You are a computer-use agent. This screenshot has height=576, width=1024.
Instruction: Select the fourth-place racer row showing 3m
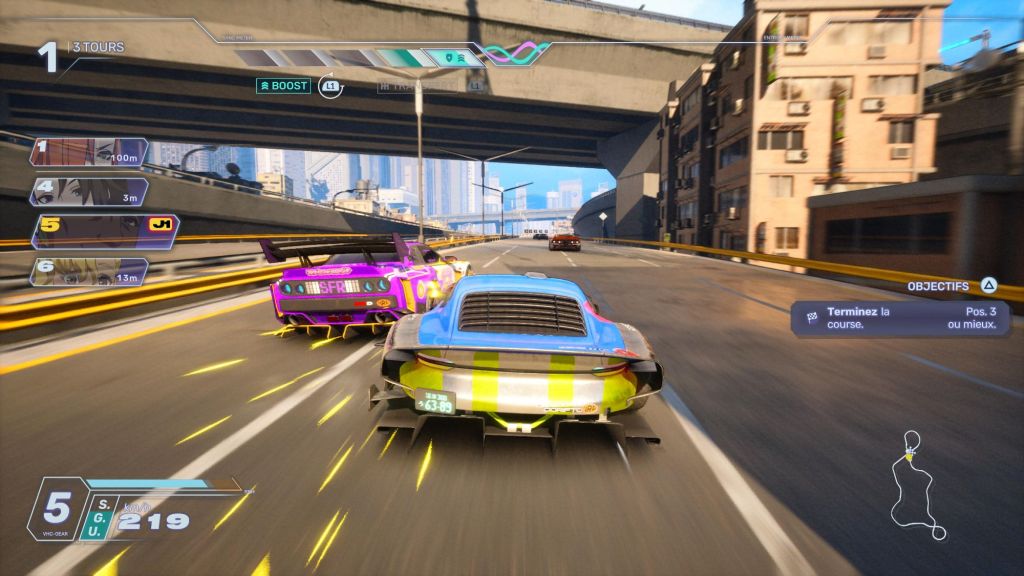(89, 192)
